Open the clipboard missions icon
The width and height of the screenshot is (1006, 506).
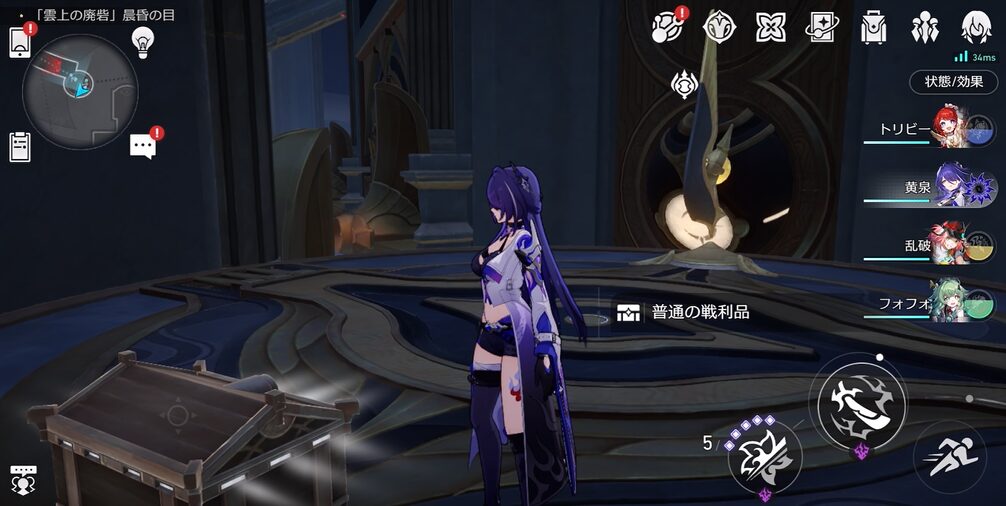coord(20,147)
